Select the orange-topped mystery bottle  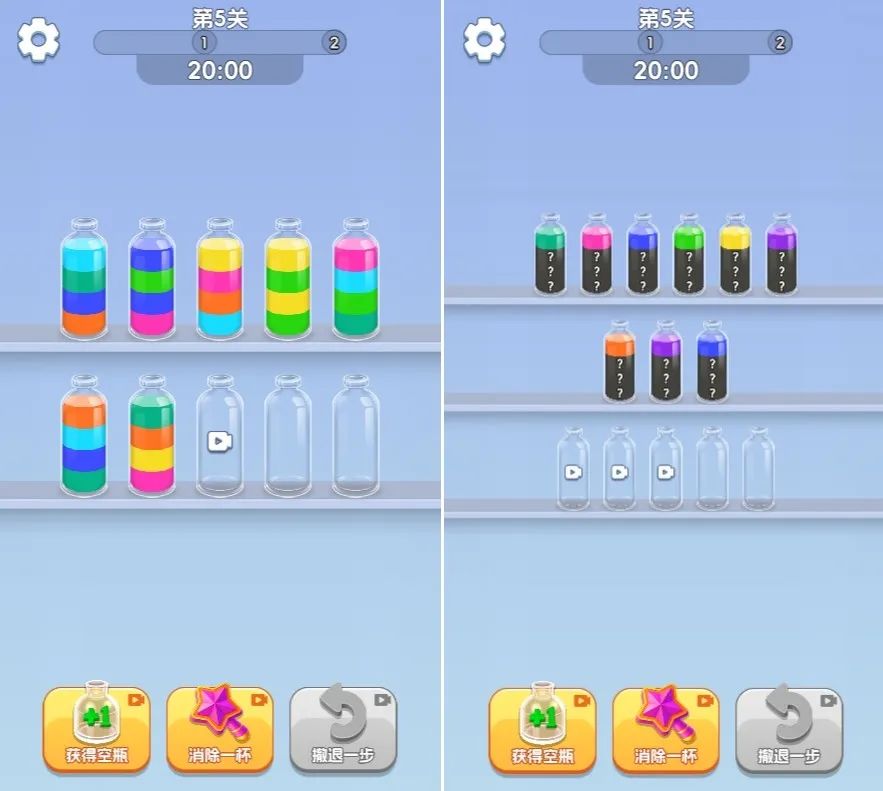point(620,362)
